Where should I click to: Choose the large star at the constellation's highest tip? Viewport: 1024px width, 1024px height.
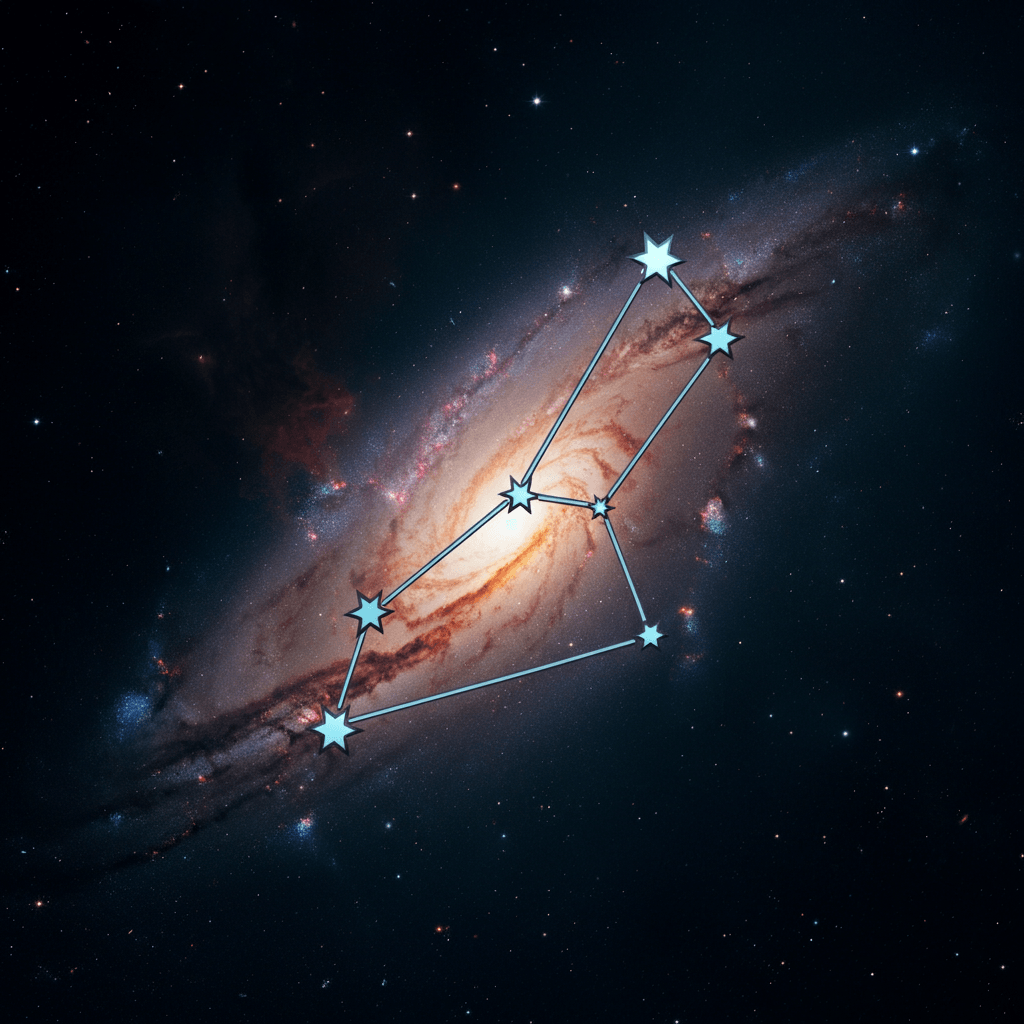pos(656,258)
